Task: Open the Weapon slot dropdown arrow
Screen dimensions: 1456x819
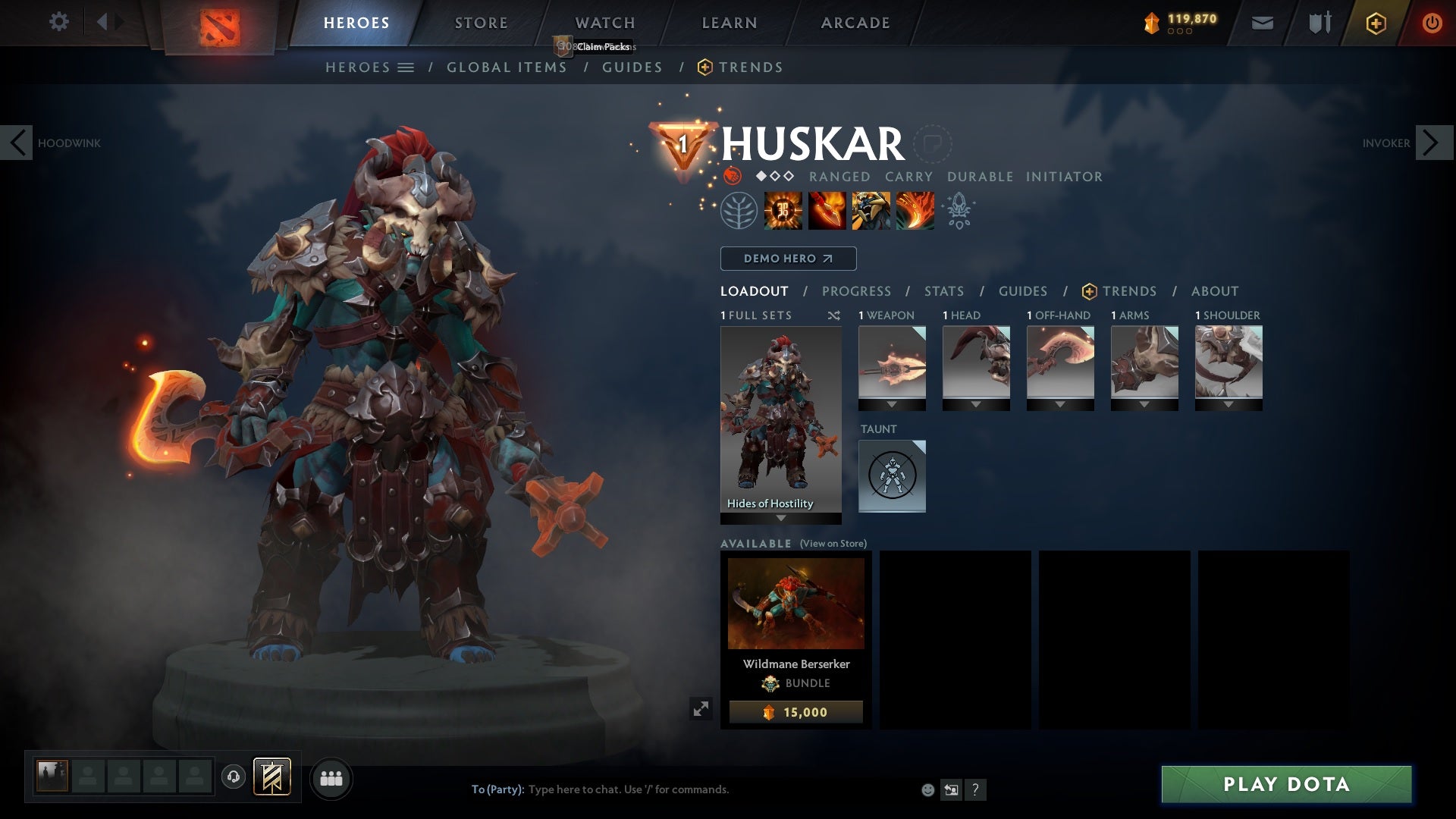Action: [x=892, y=404]
